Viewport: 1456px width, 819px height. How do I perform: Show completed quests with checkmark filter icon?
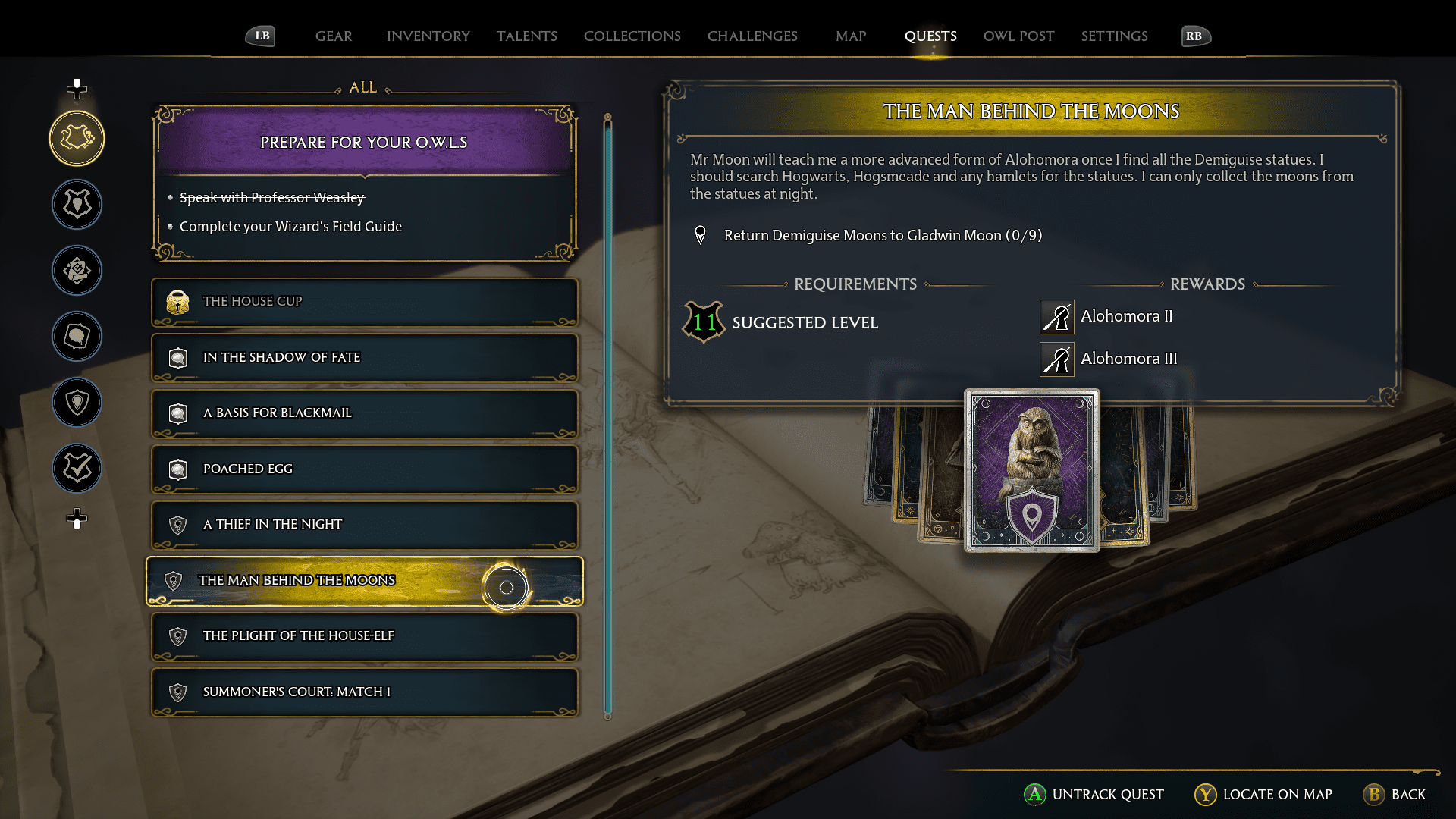(77, 468)
